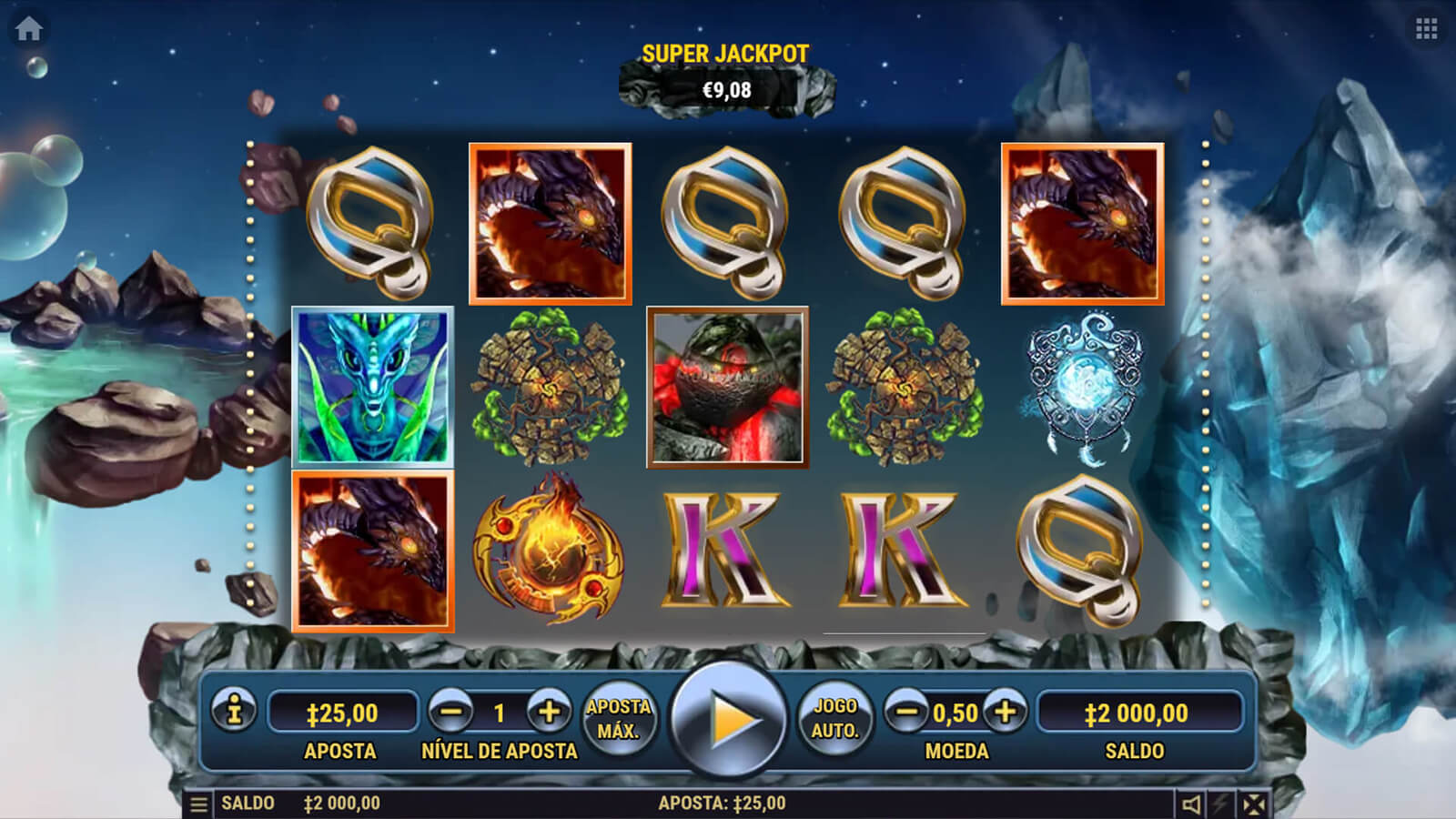Image resolution: width=1456 pixels, height=819 pixels.
Task: Decrease the bet level (Nível de Aposta)
Action: click(451, 712)
